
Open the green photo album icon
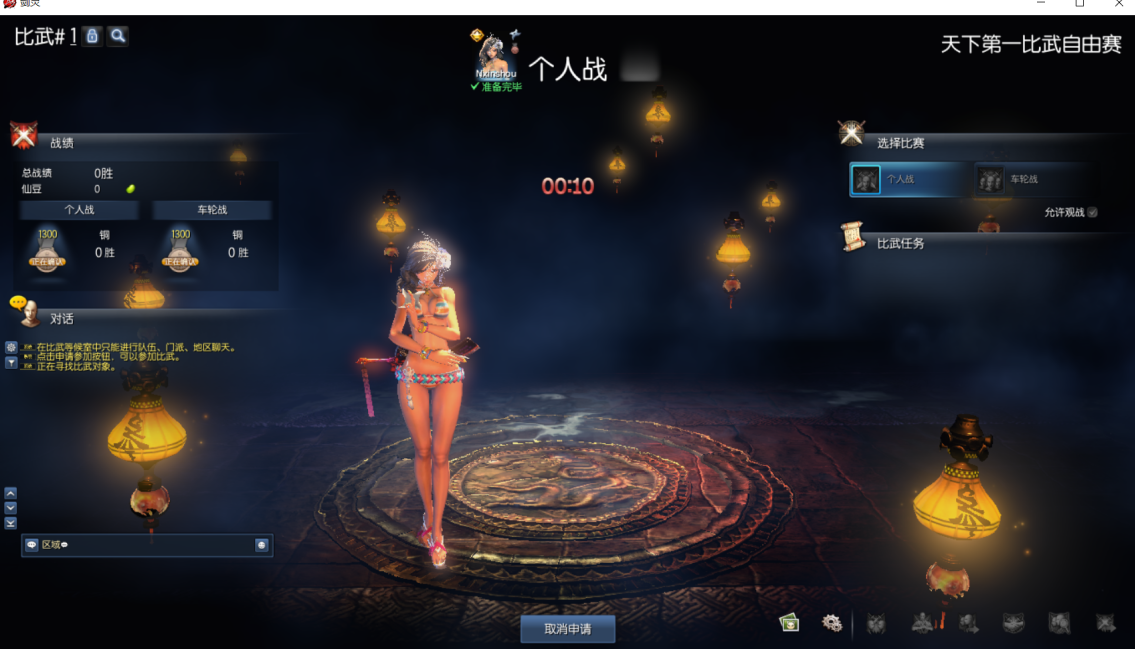pos(790,623)
